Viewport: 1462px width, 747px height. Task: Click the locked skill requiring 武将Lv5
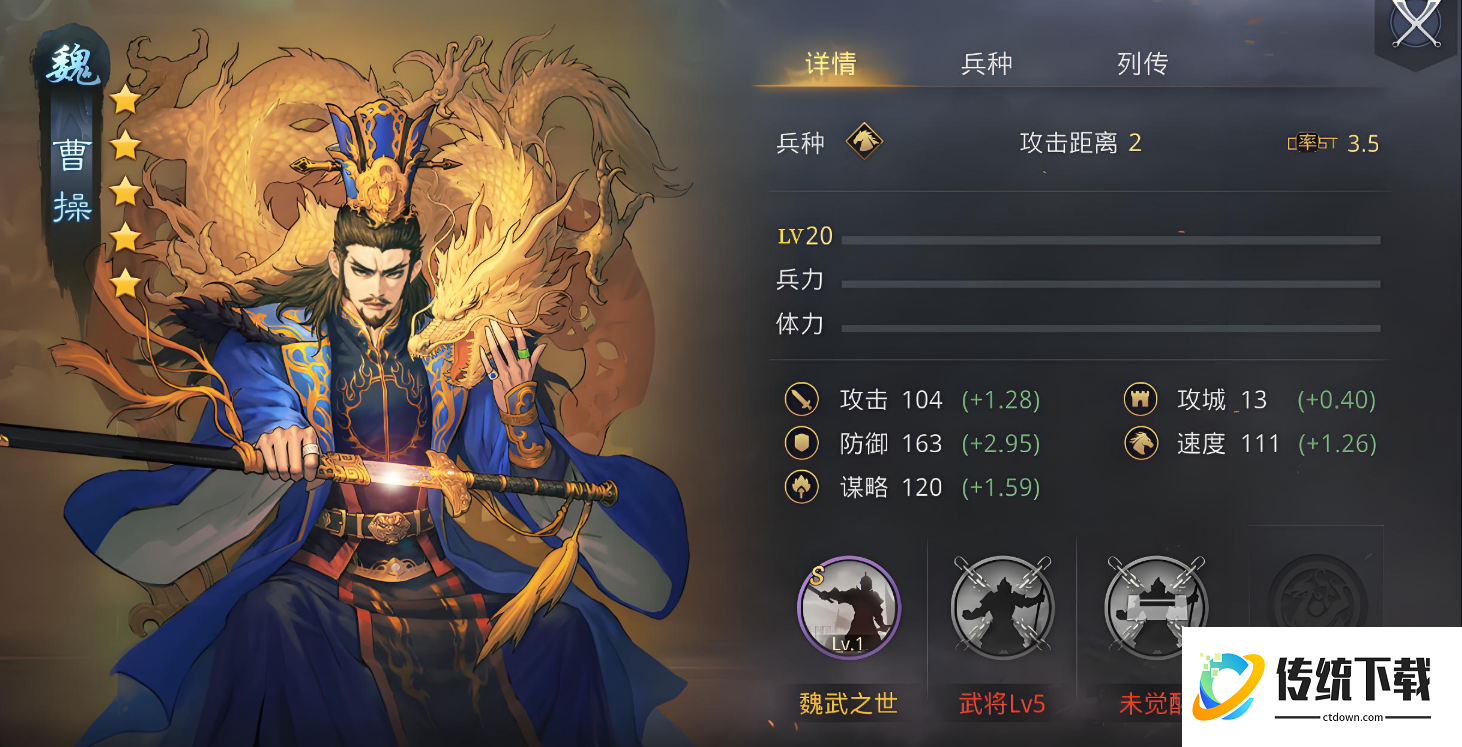(x=1002, y=607)
